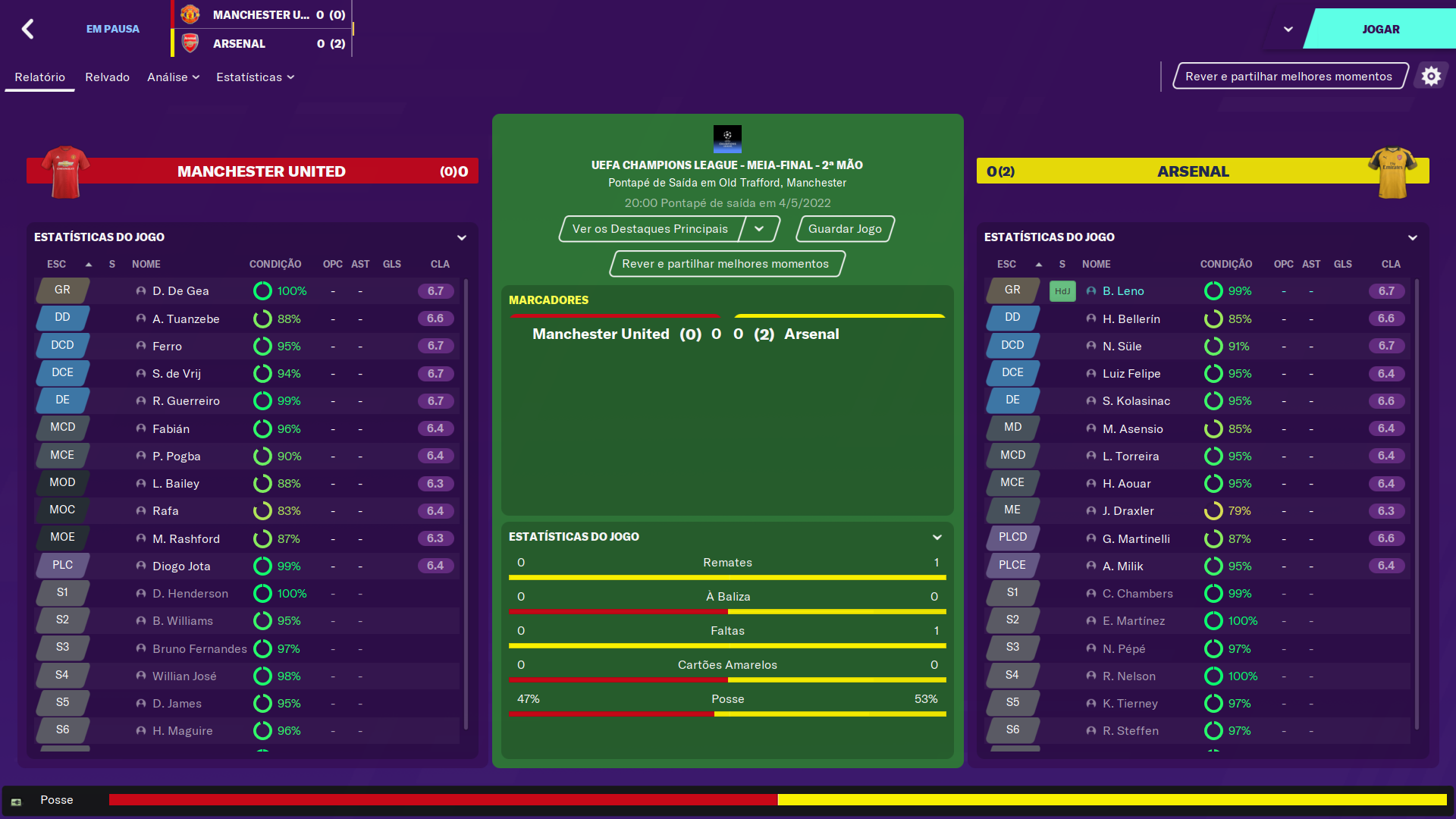Switch to the Relatório tab

(39, 77)
